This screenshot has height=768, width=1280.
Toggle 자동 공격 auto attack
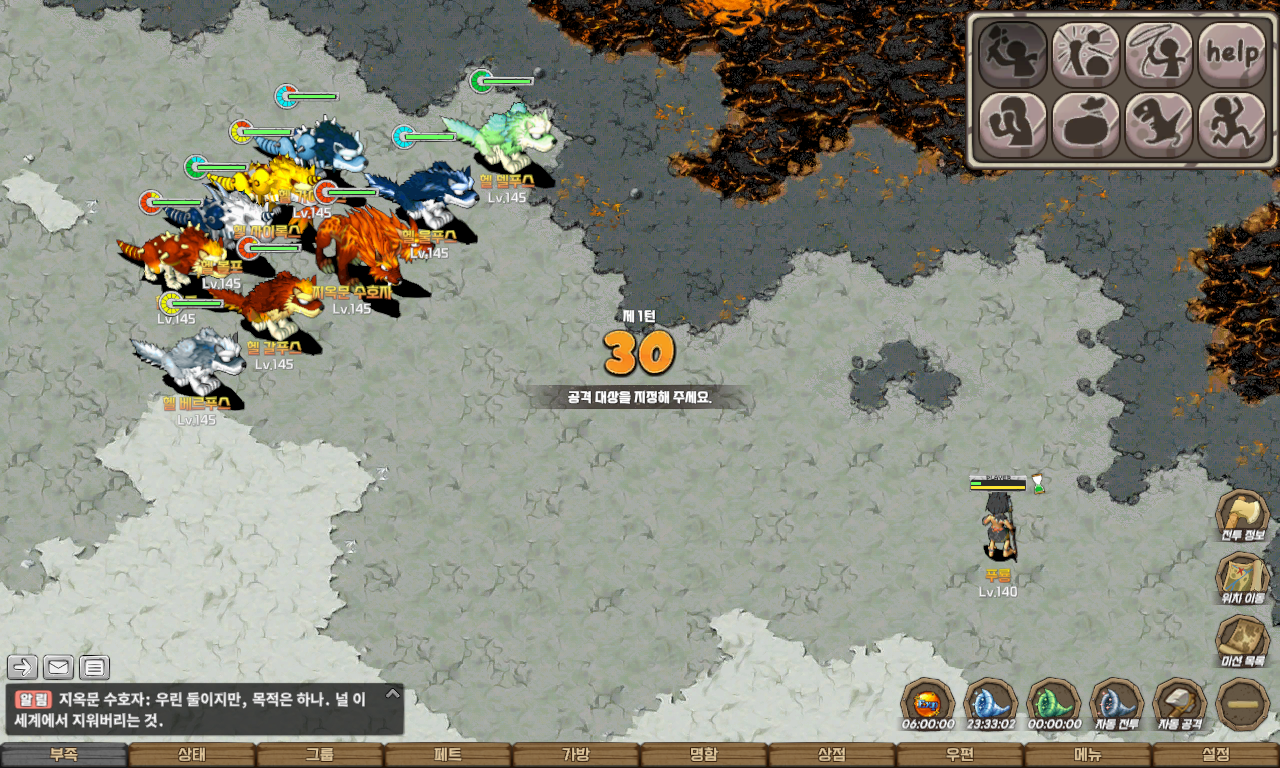pyautogui.click(x=1180, y=705)
